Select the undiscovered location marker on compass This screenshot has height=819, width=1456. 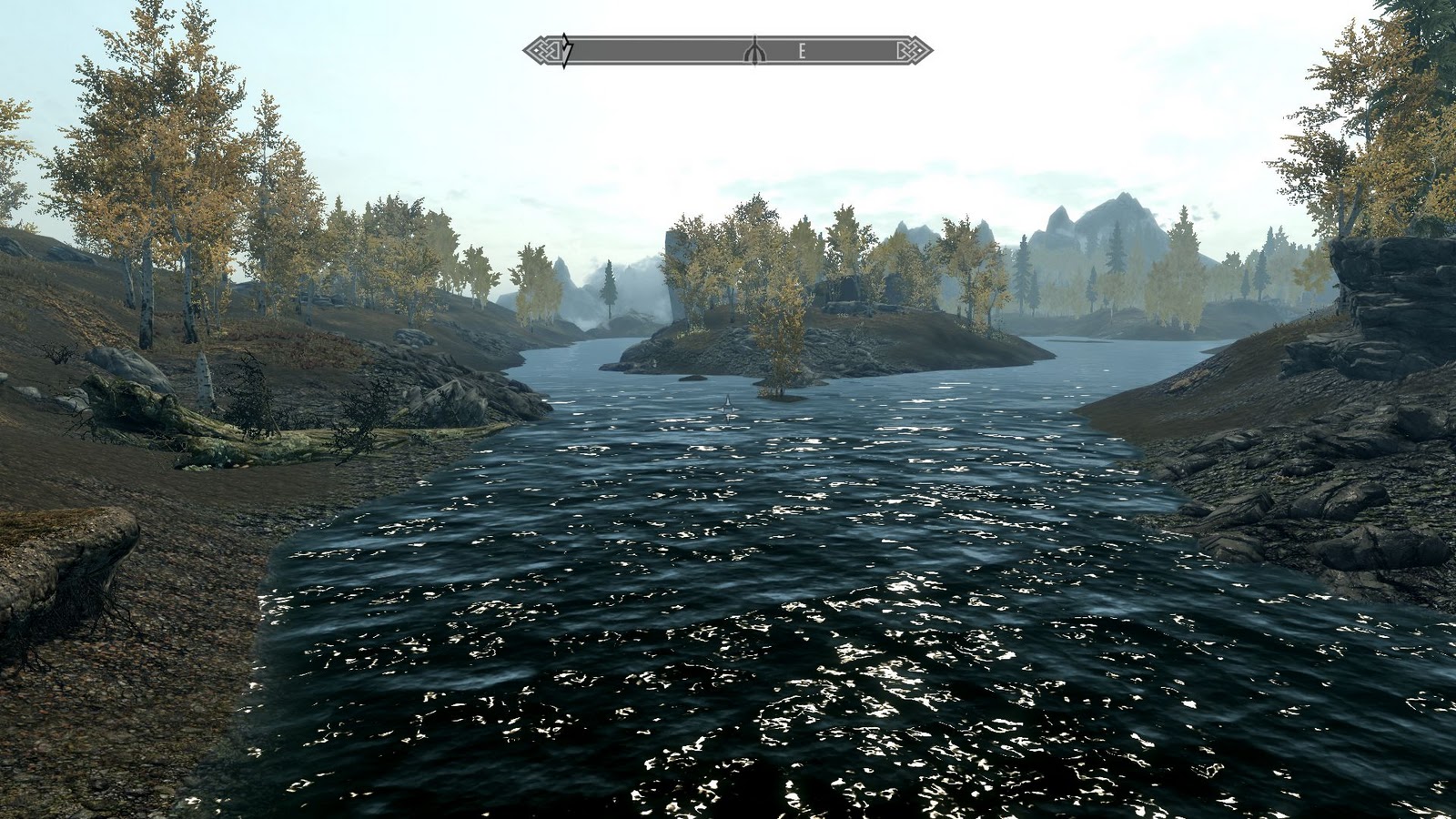click(754, 51)
